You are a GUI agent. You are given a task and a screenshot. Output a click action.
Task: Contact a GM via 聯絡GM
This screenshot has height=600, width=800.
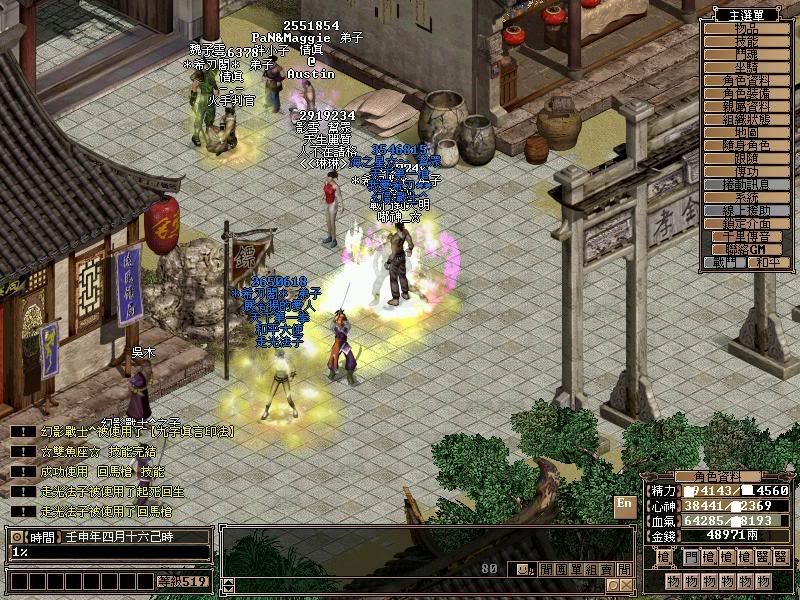746,249
